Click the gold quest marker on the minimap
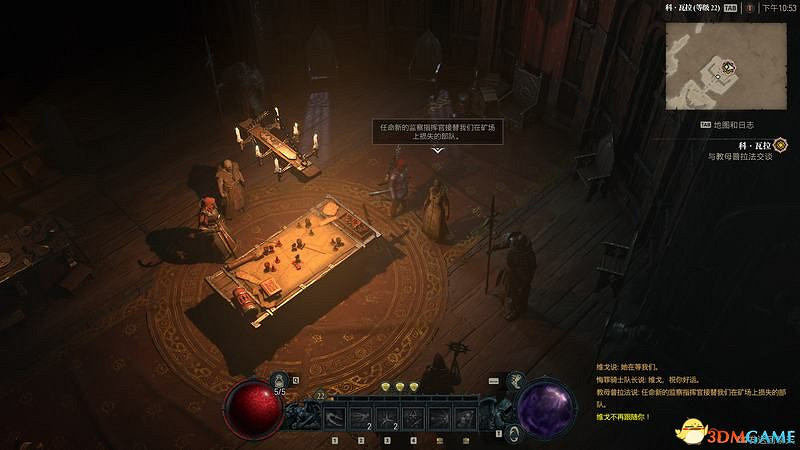800x450 pixels. click(730, 68)
